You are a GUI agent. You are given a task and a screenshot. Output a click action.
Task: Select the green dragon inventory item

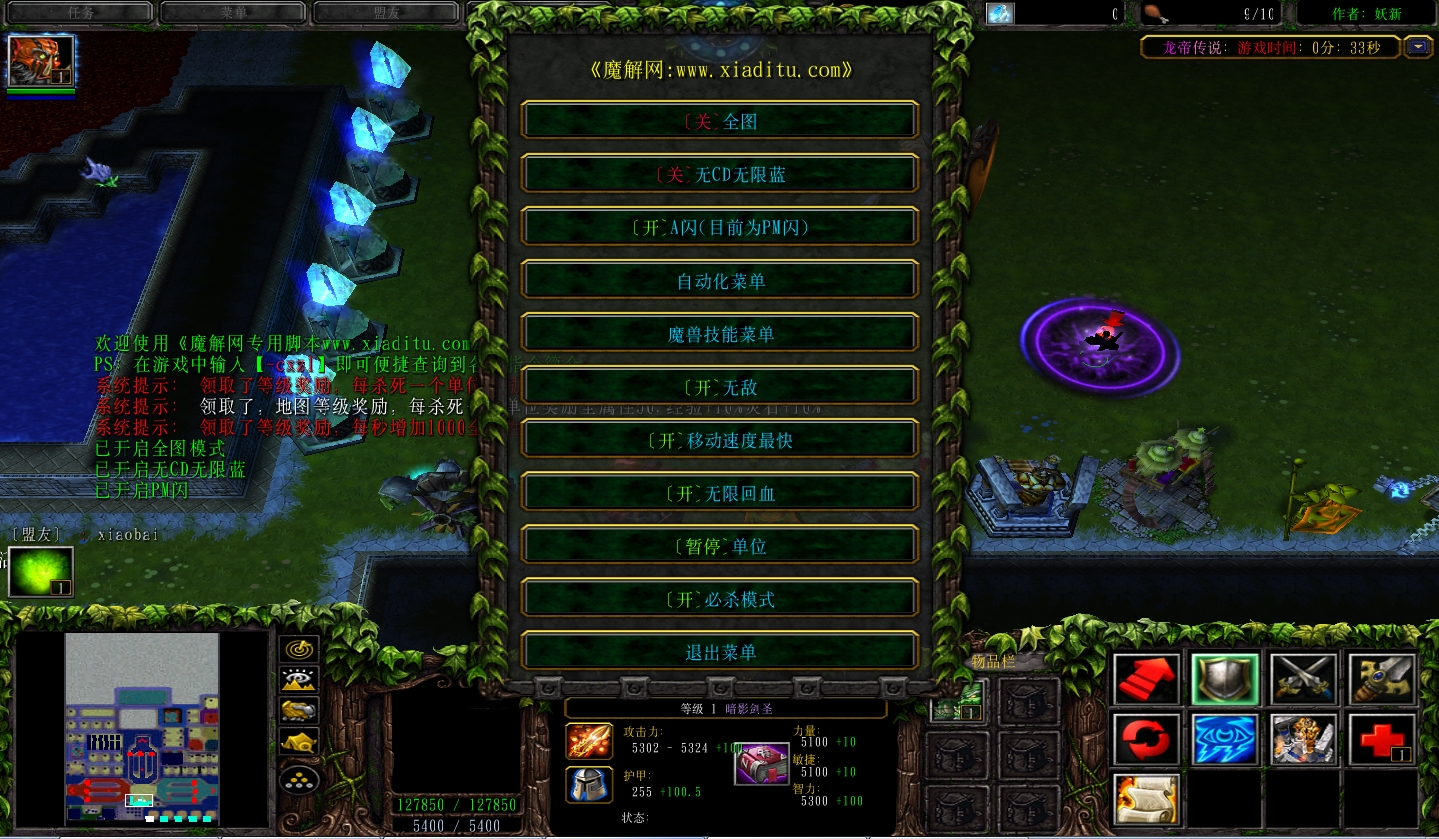pyautogui.click(x=957, y=700)
